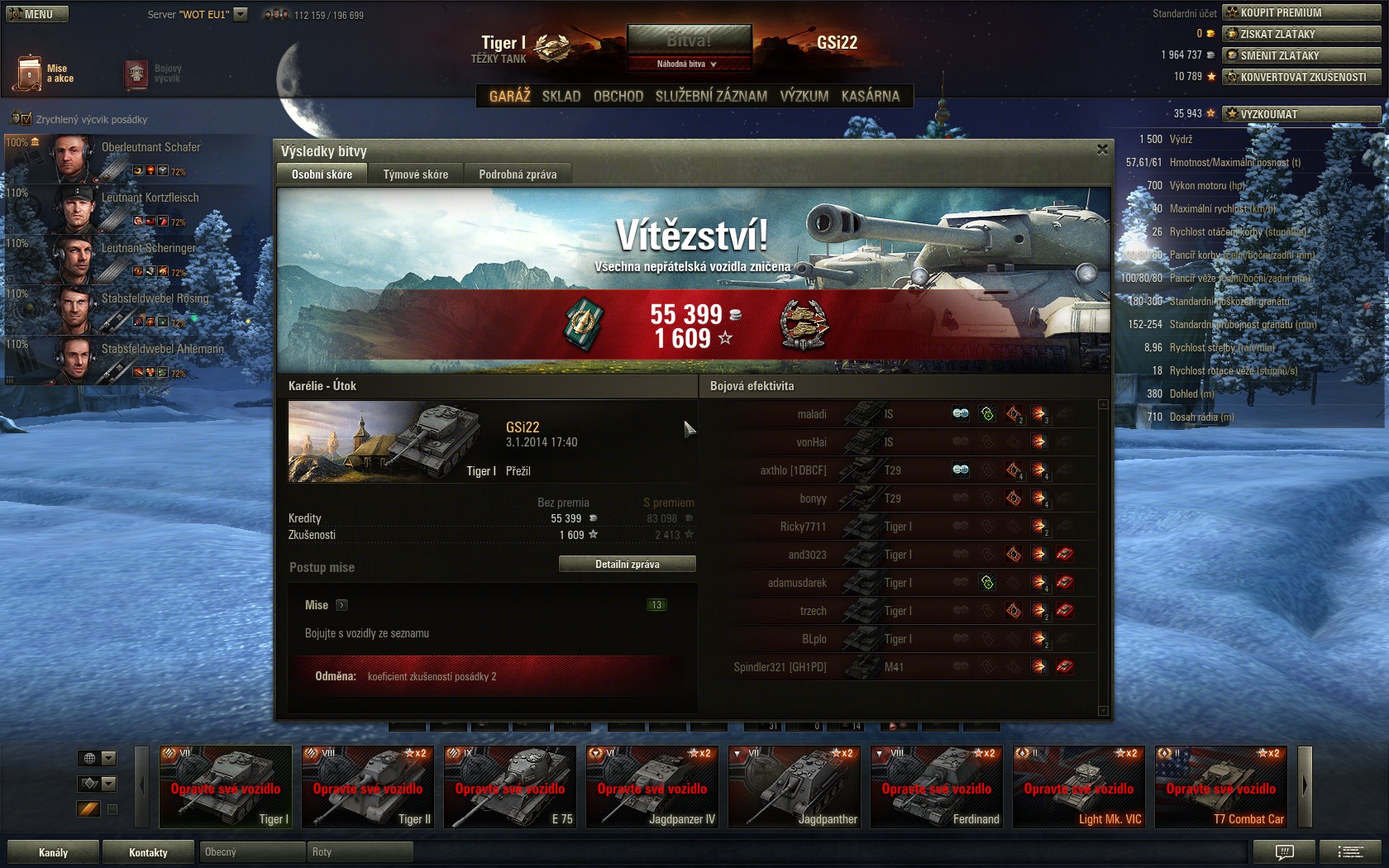Click KONVERTOVAT ZKUŠENOSTI button
The image size is (1389, 868).
coord(1301,77)
